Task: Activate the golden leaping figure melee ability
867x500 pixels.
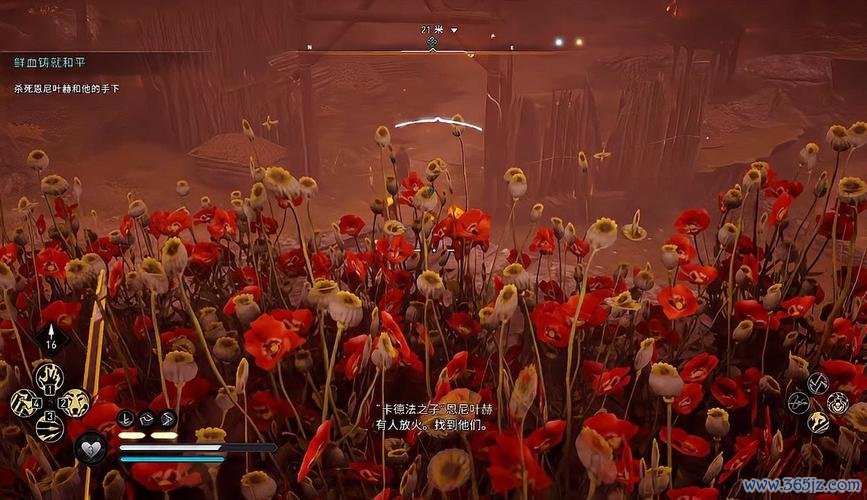Action: (818, 423)
